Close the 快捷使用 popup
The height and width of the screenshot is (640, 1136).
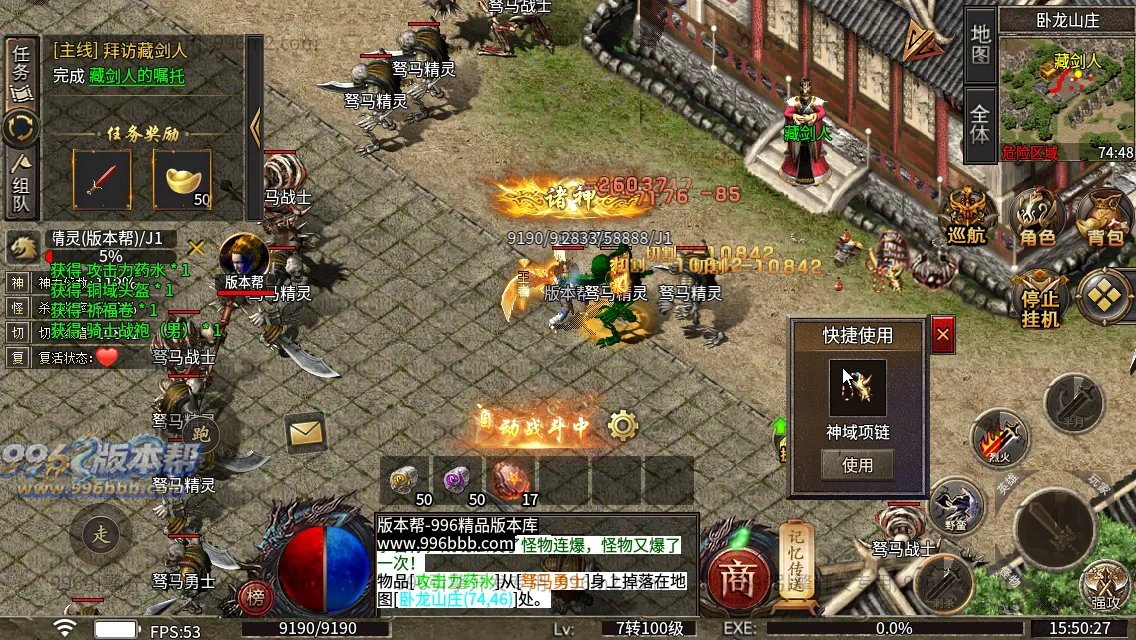coord(942,336)
